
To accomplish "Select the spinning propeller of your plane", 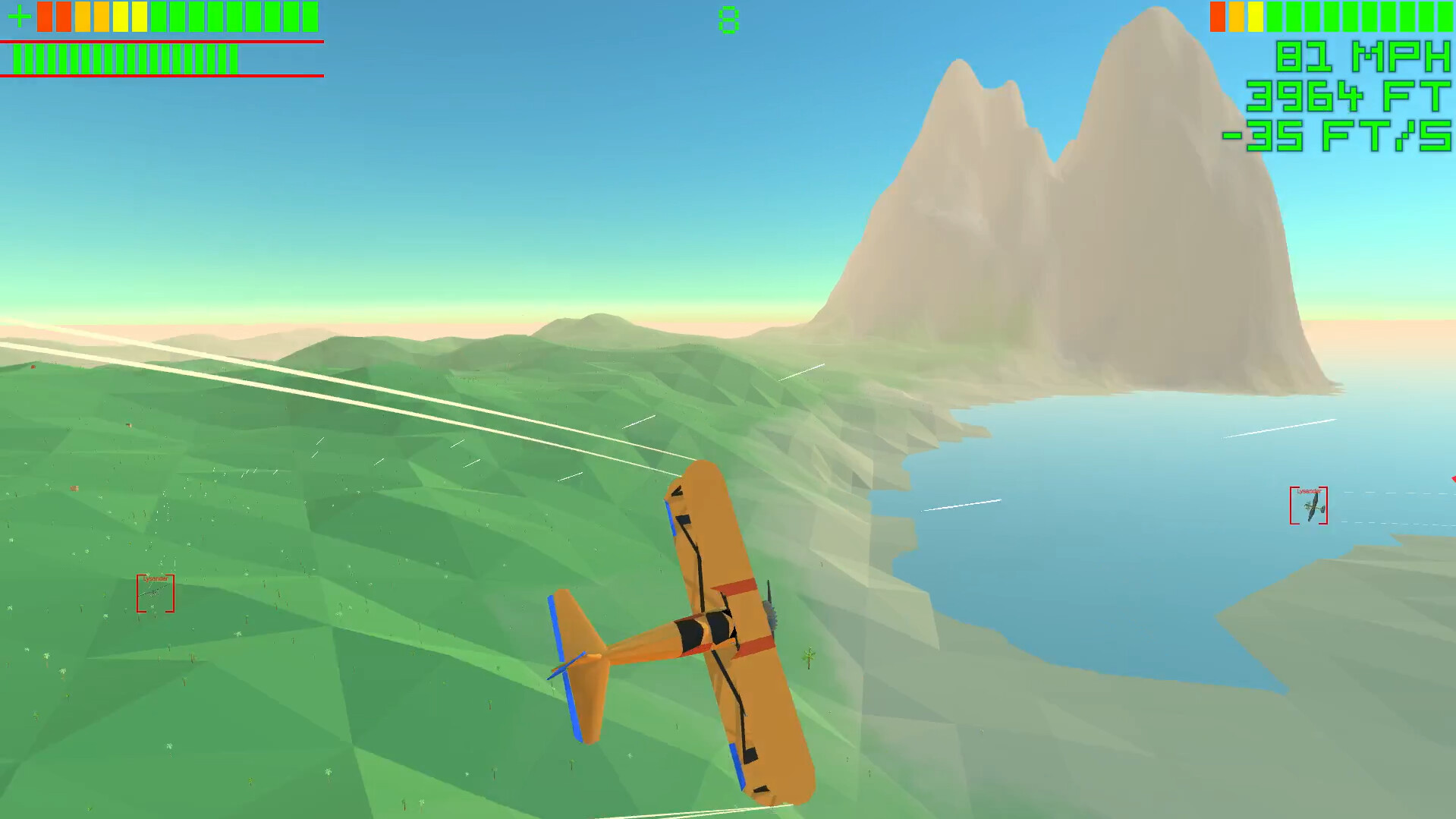I will click(x=772, y=615).
